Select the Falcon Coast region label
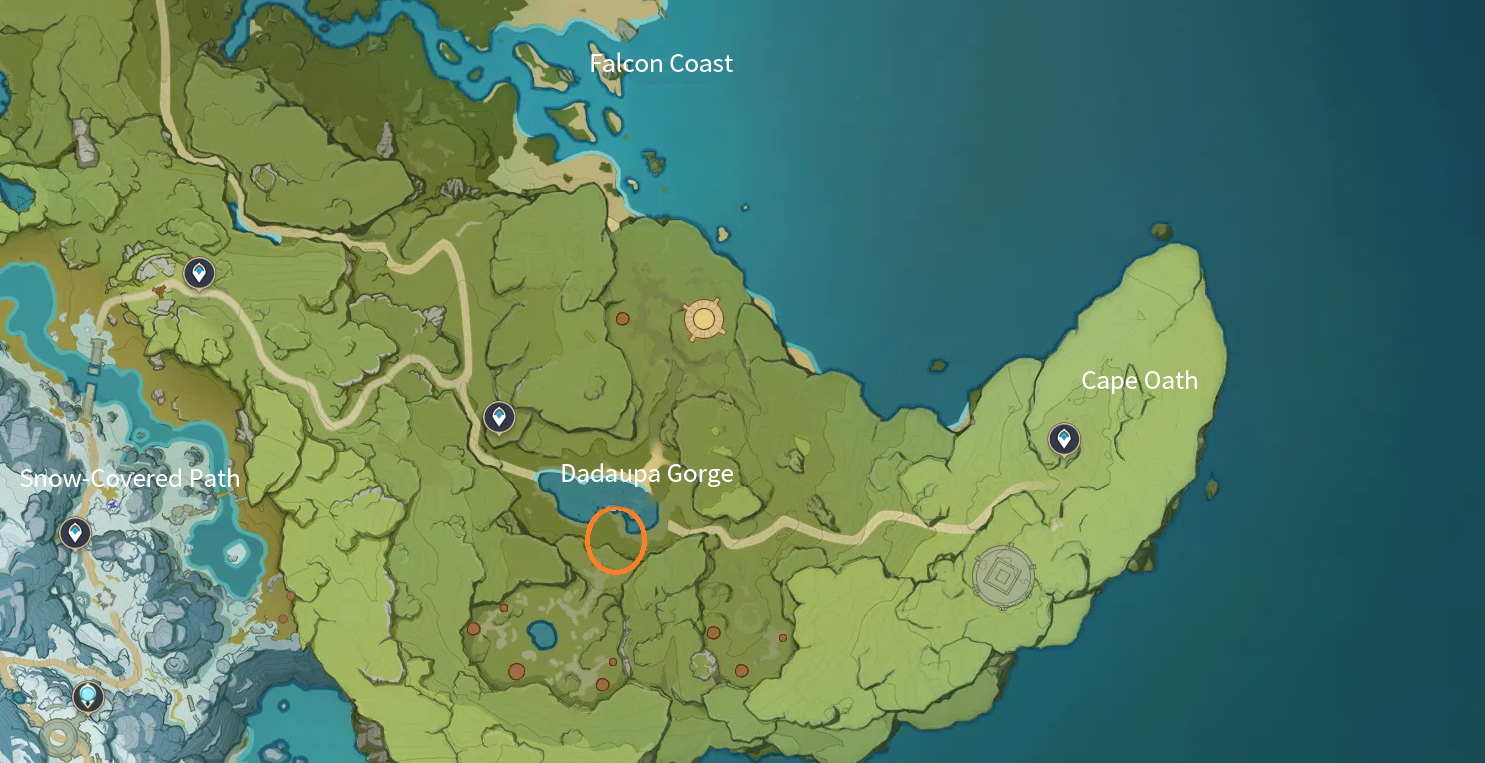 click(662, 63)
